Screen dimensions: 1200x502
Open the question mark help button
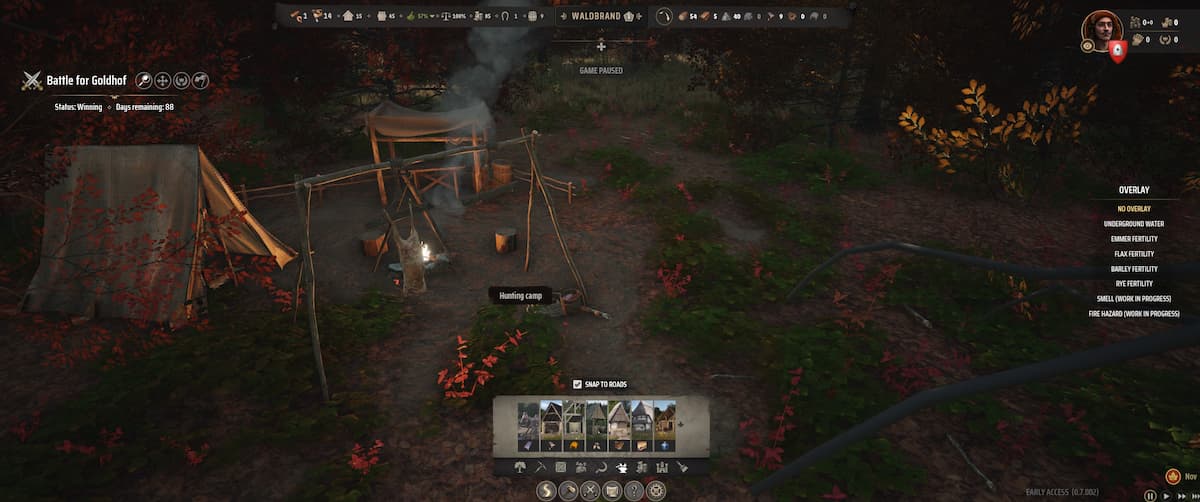click(x=633, y=490)
